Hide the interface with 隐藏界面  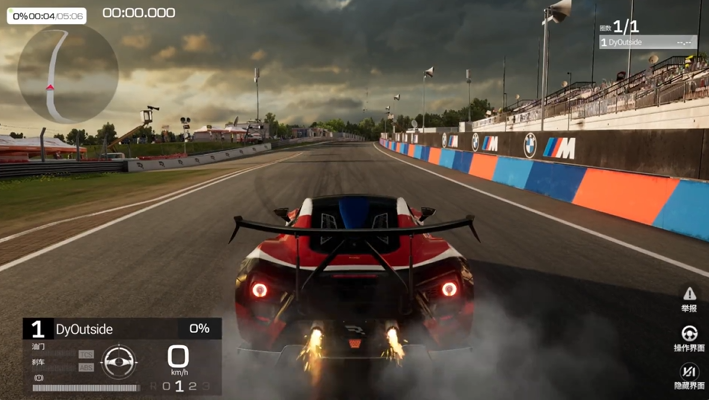[689, 376]
